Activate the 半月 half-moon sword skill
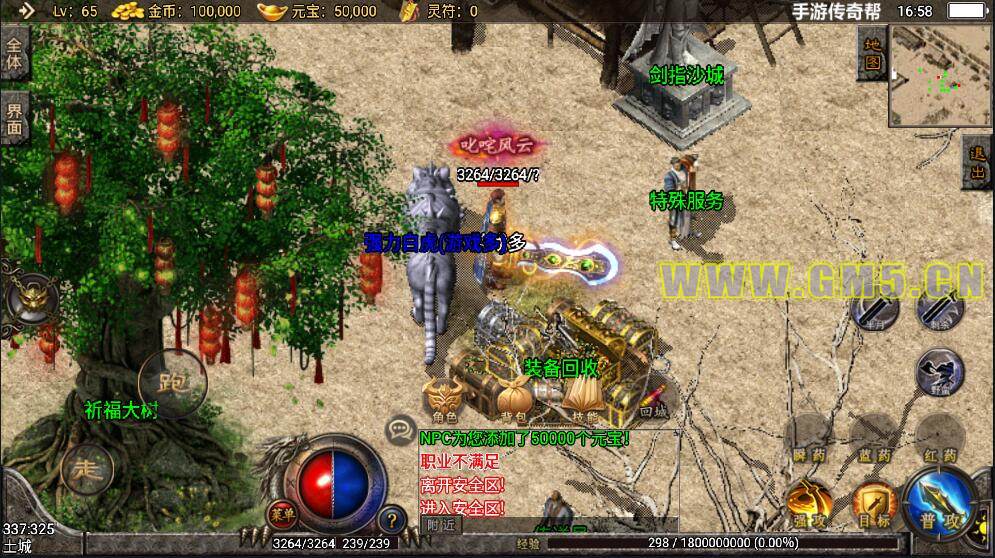This screenshot has width=995, height=558. pyautogui.click(x=875, y=309)
